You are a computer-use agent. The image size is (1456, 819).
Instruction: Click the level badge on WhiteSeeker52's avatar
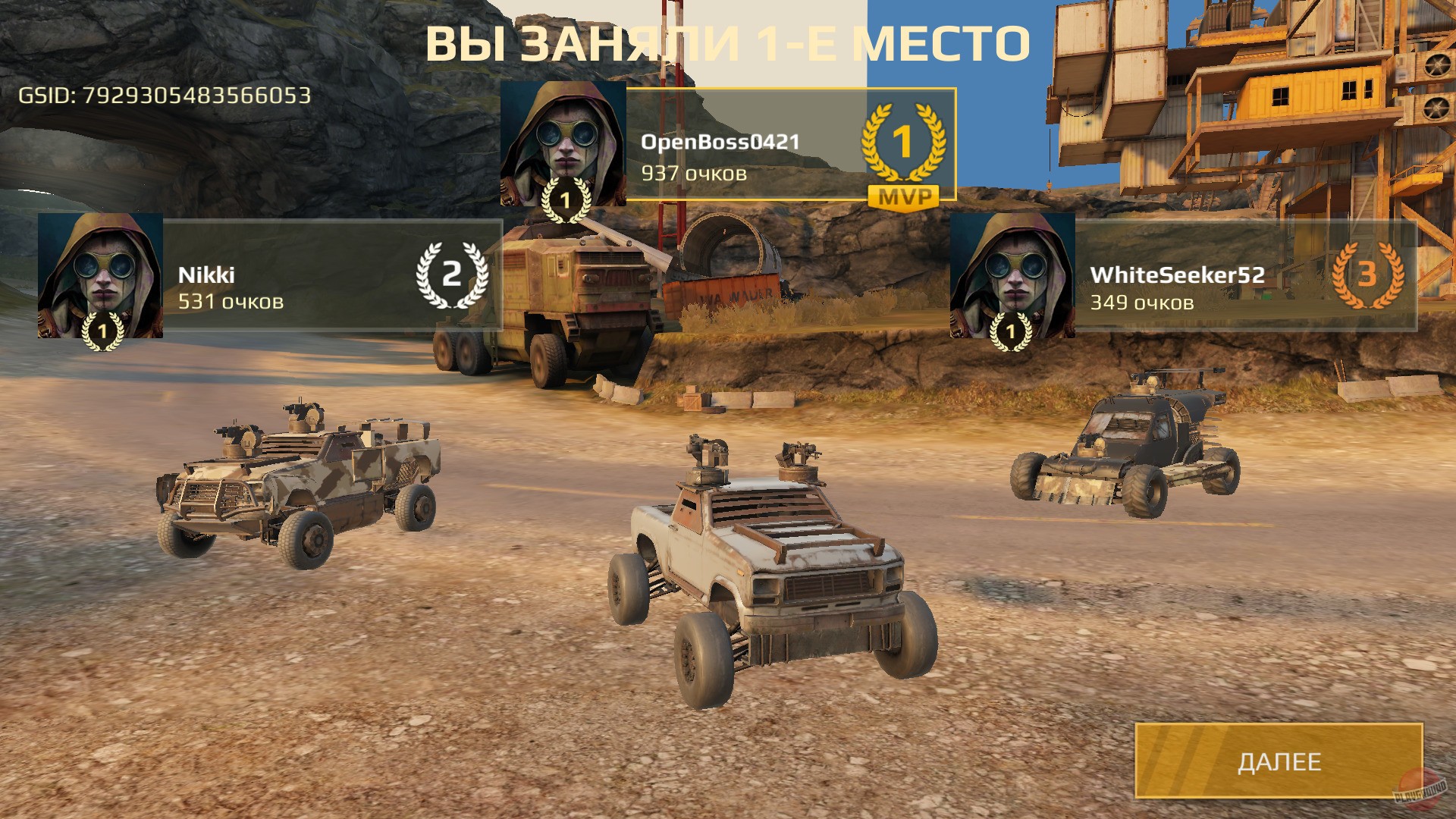point(1009,334)
